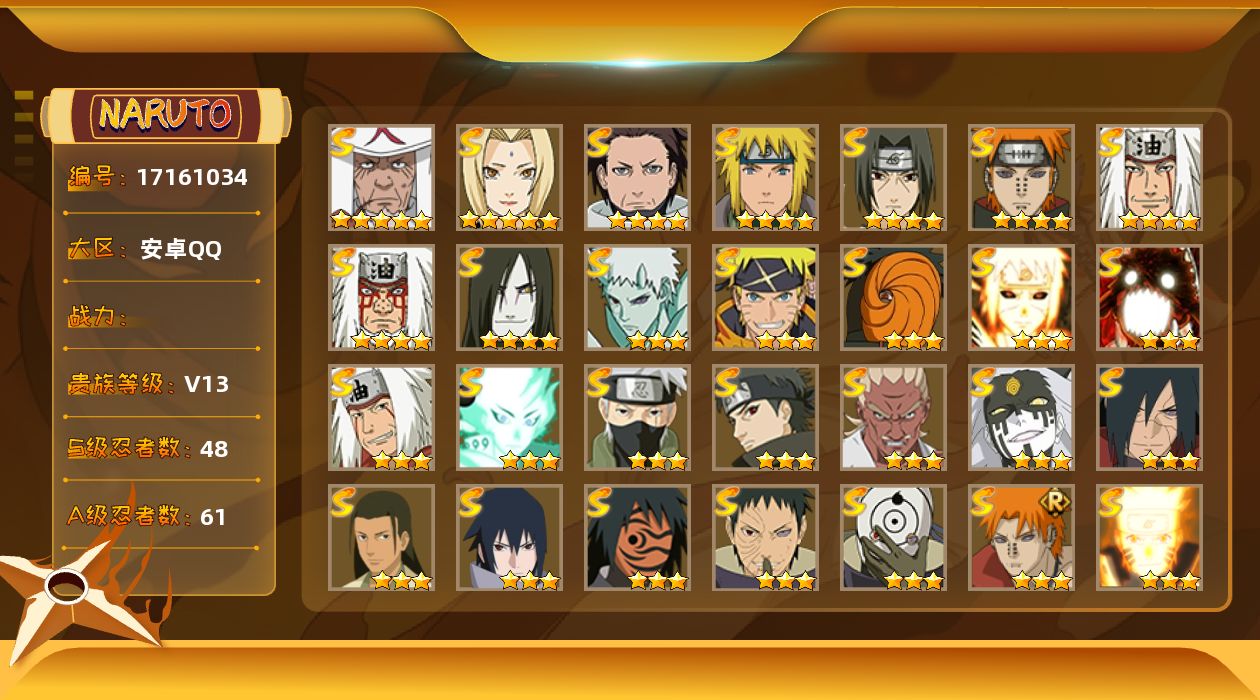Select the Pain portrait with R badge

[1021, 538]
